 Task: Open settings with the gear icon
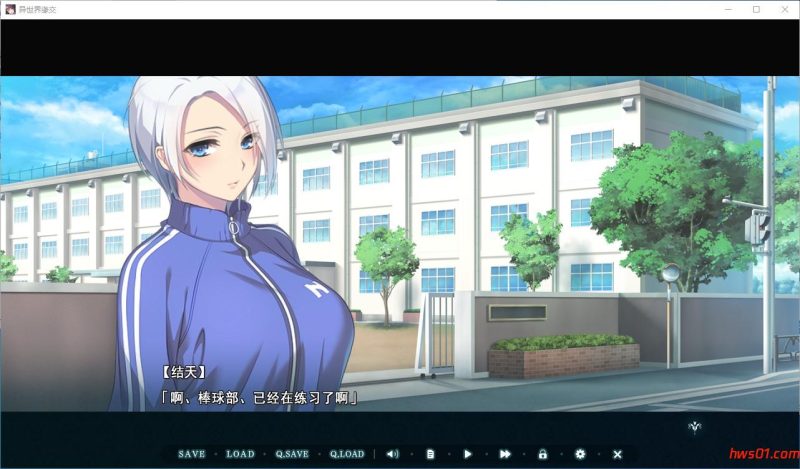(x=580, y=454)
